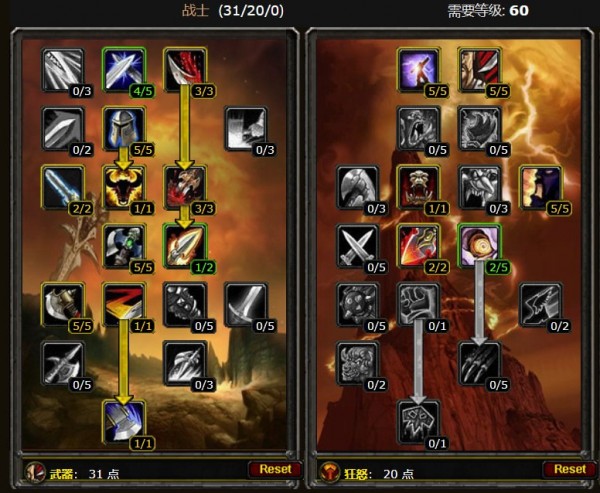Choose the Mortal Strike talent
The height and width of the screenshot is (493, 600).
click(x=124, y=419)
